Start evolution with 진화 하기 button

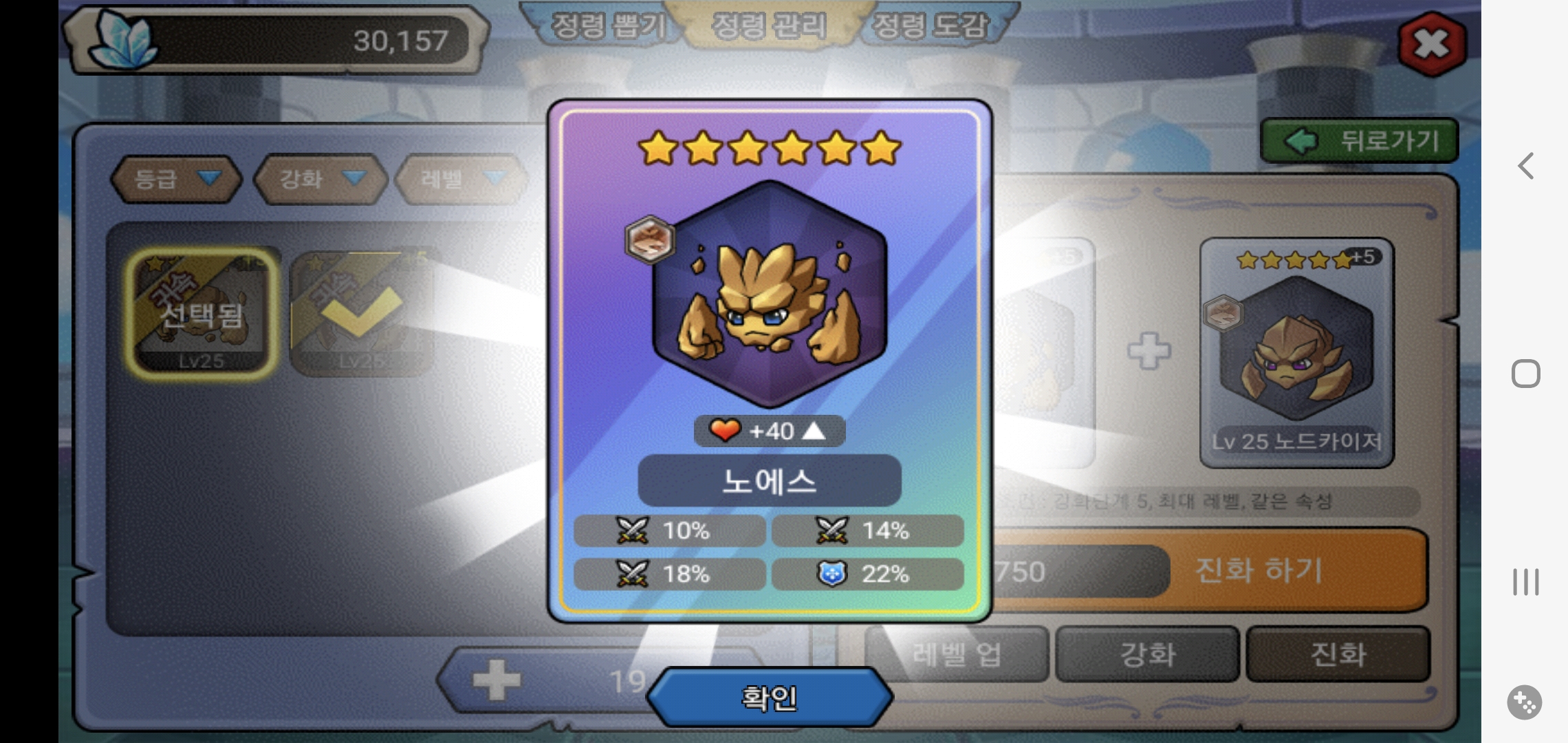[1259, 570]
